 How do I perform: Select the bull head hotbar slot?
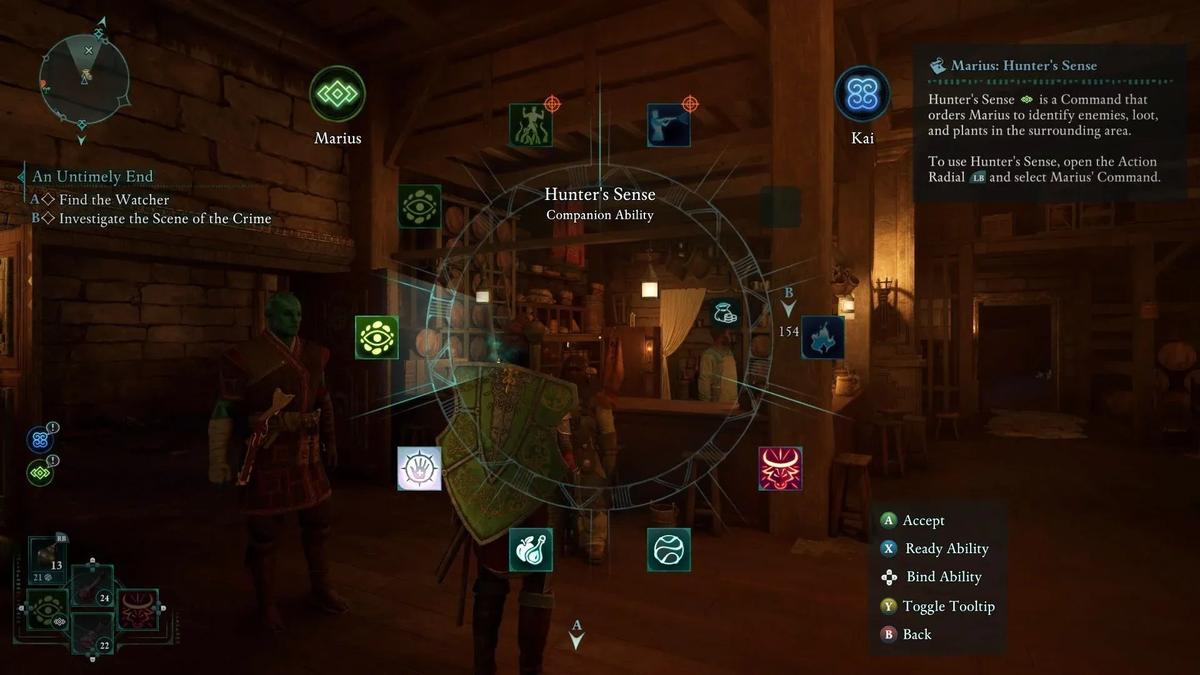138,610
